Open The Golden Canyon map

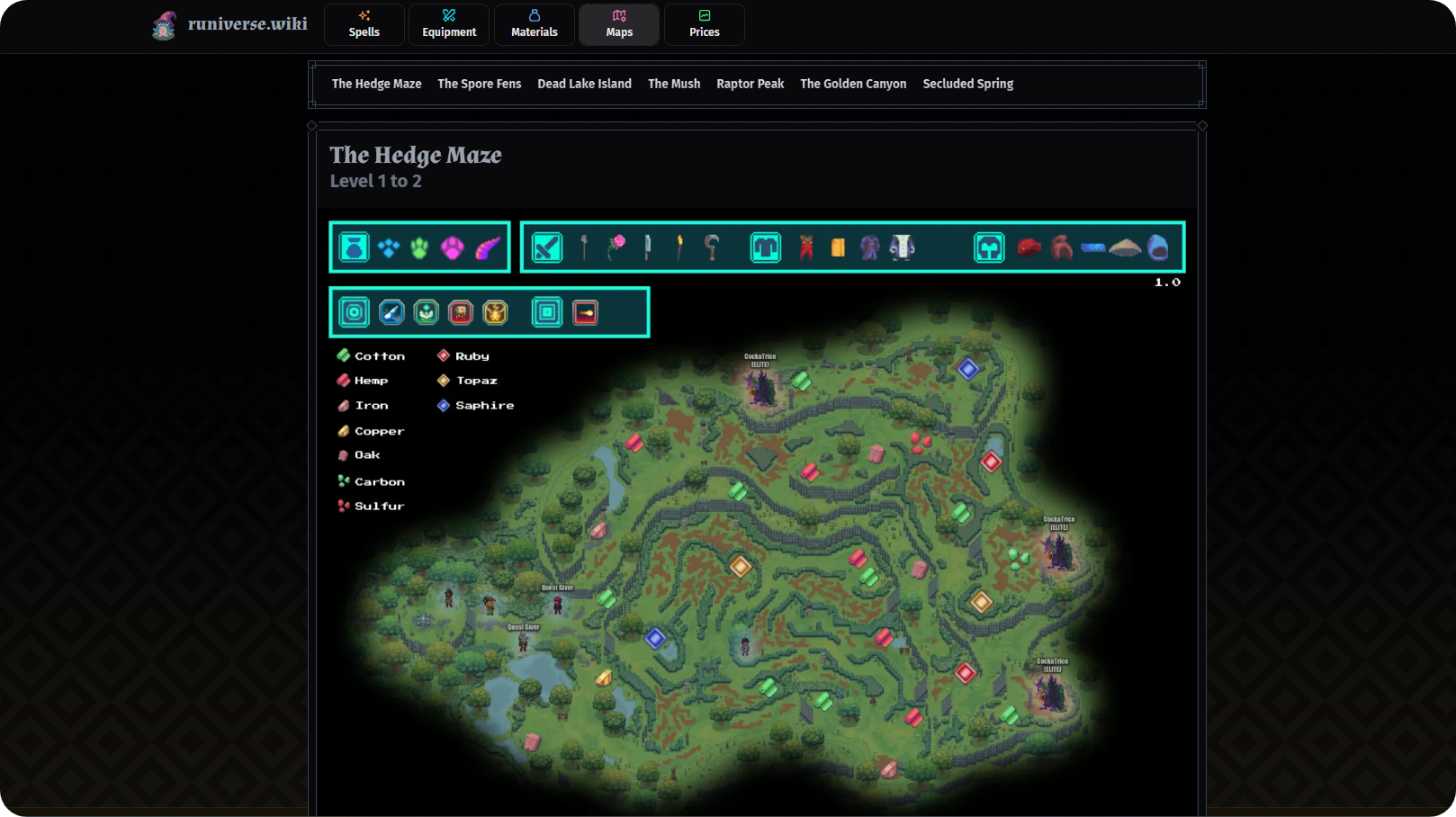point(853,84)
